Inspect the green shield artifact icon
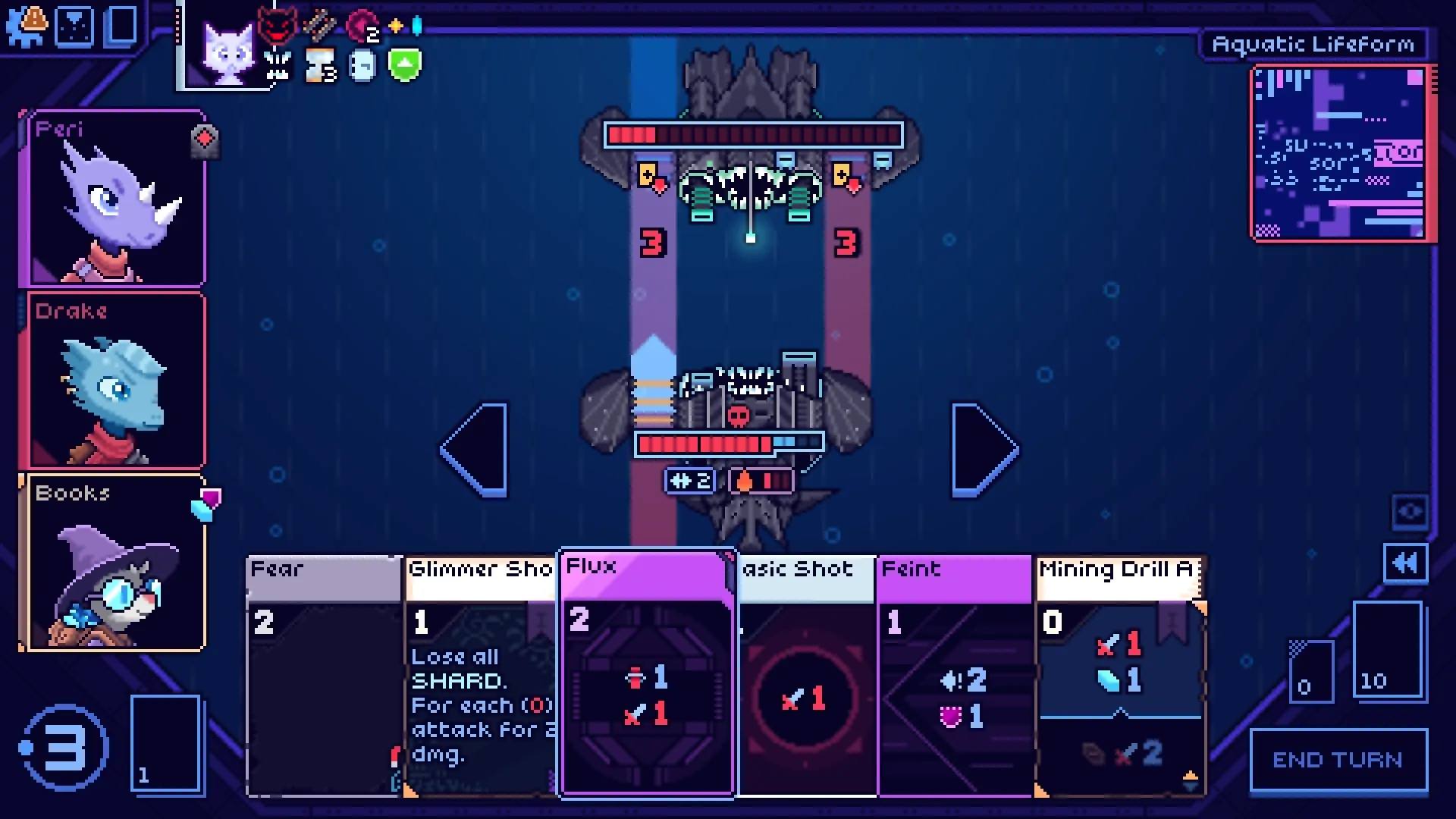This screenshot has width=1456, height=819. [404, 65]
